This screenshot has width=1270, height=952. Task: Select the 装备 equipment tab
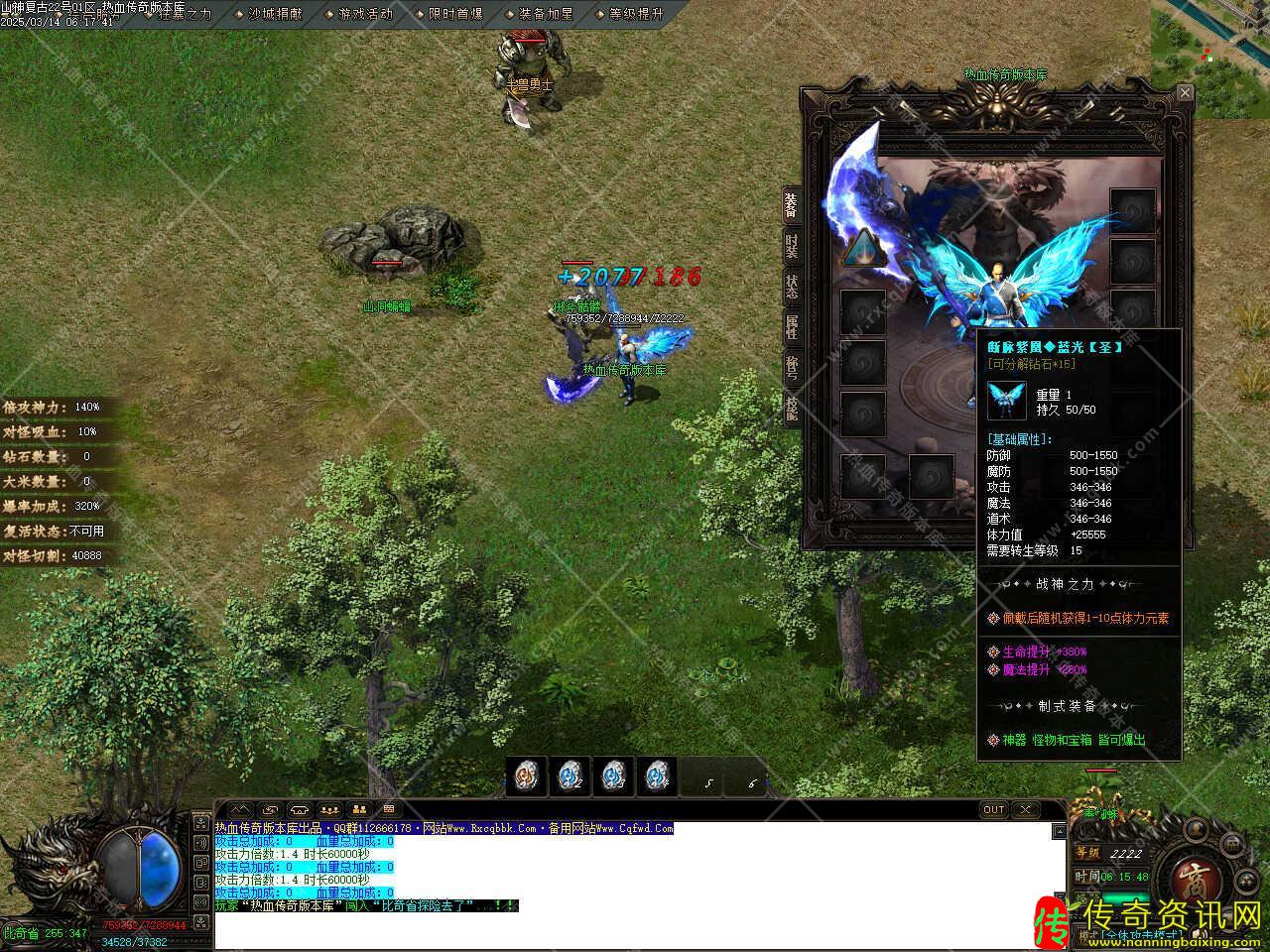[x=792, y=205]
